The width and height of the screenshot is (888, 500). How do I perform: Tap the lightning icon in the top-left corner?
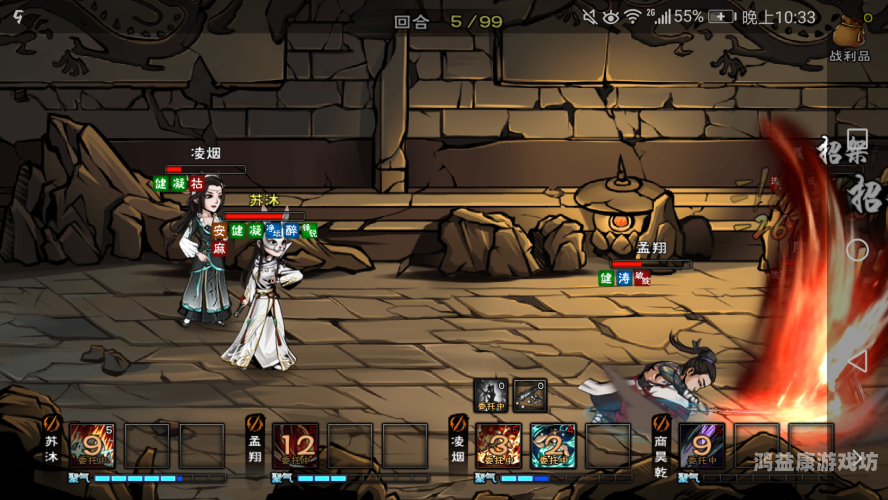click(x=18, y=16)
